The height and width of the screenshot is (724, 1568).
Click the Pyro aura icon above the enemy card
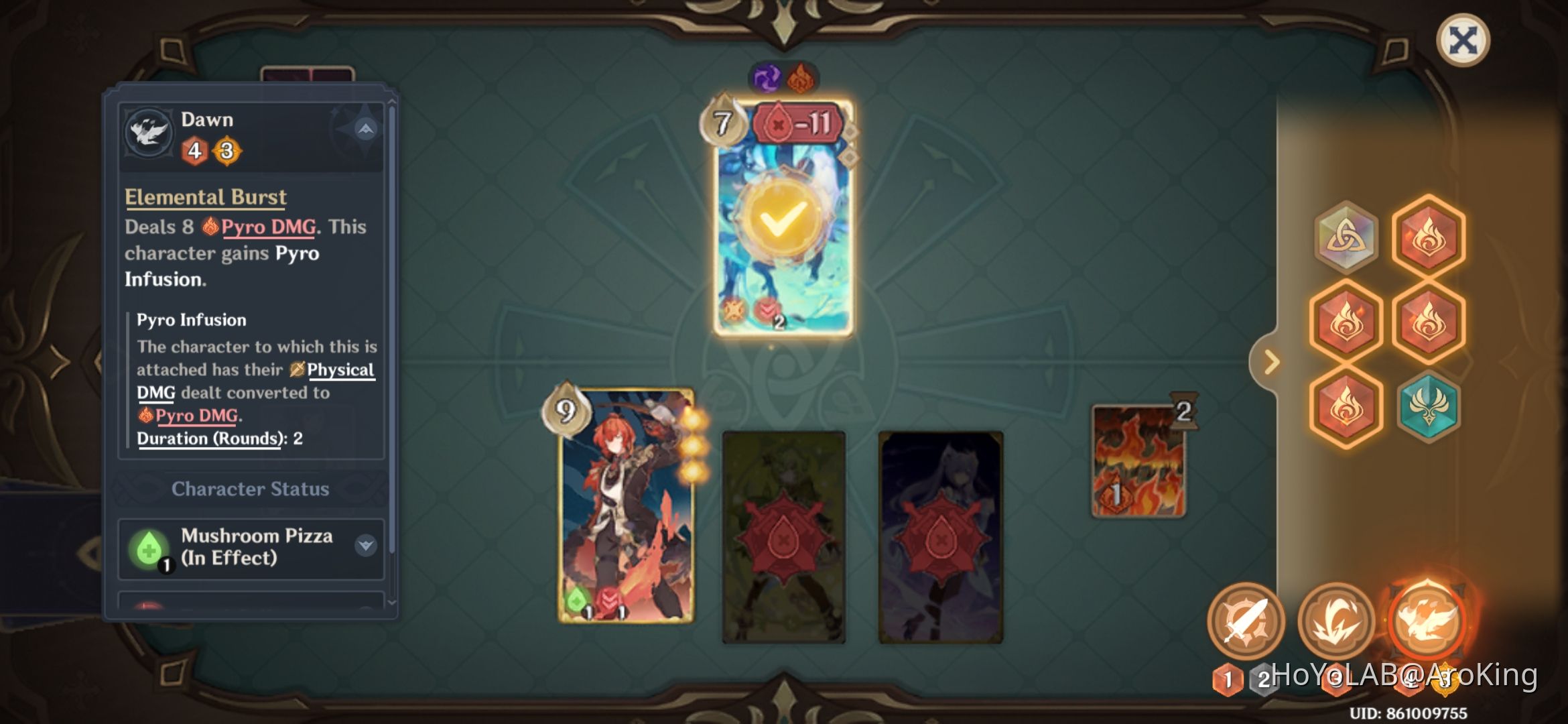pyautogui.click(x=801, y=76)
